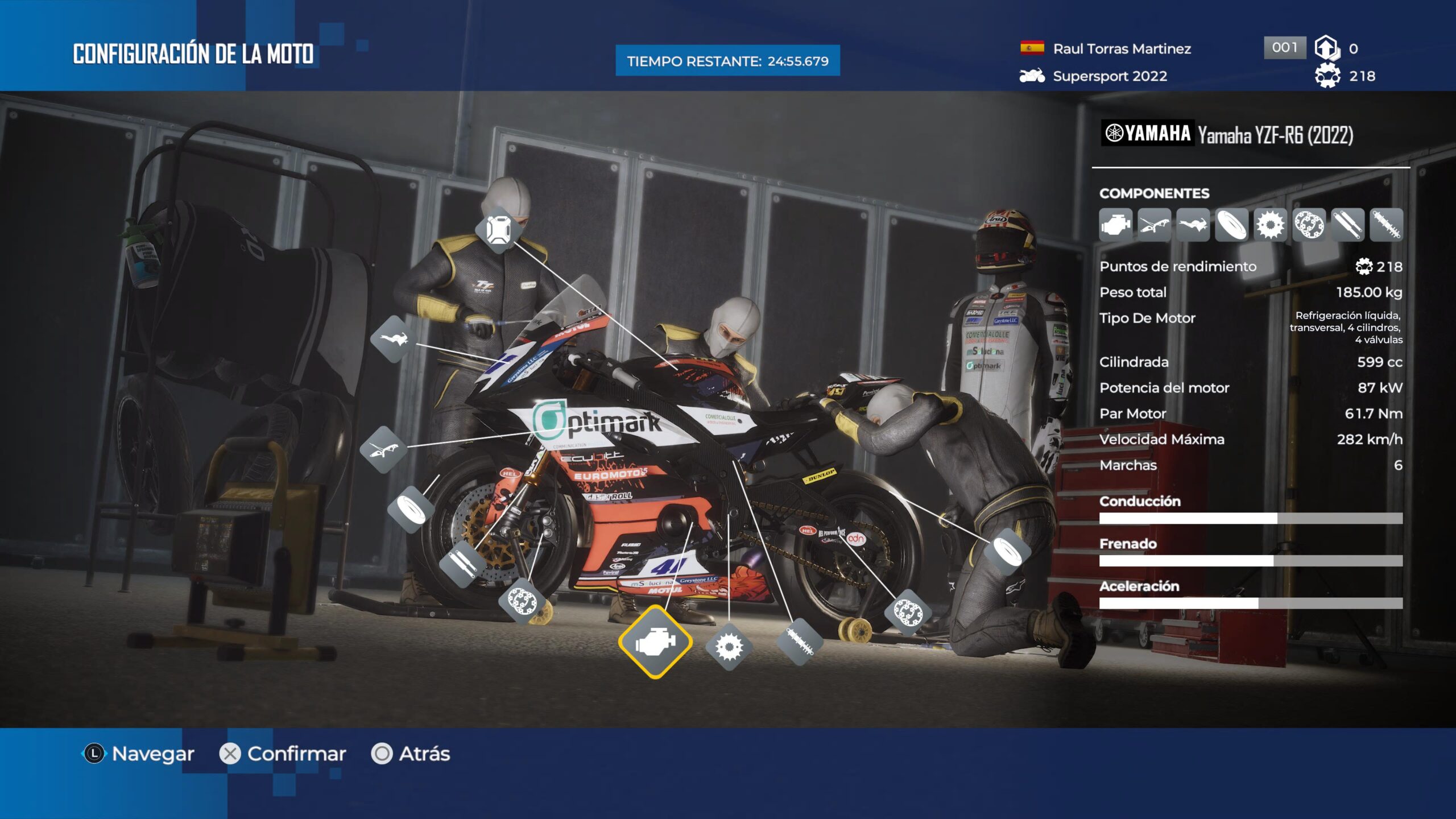Choose the rider icon diamond near the windscreen
Viewport: 1456px width, 819px height.
point(393,340)
